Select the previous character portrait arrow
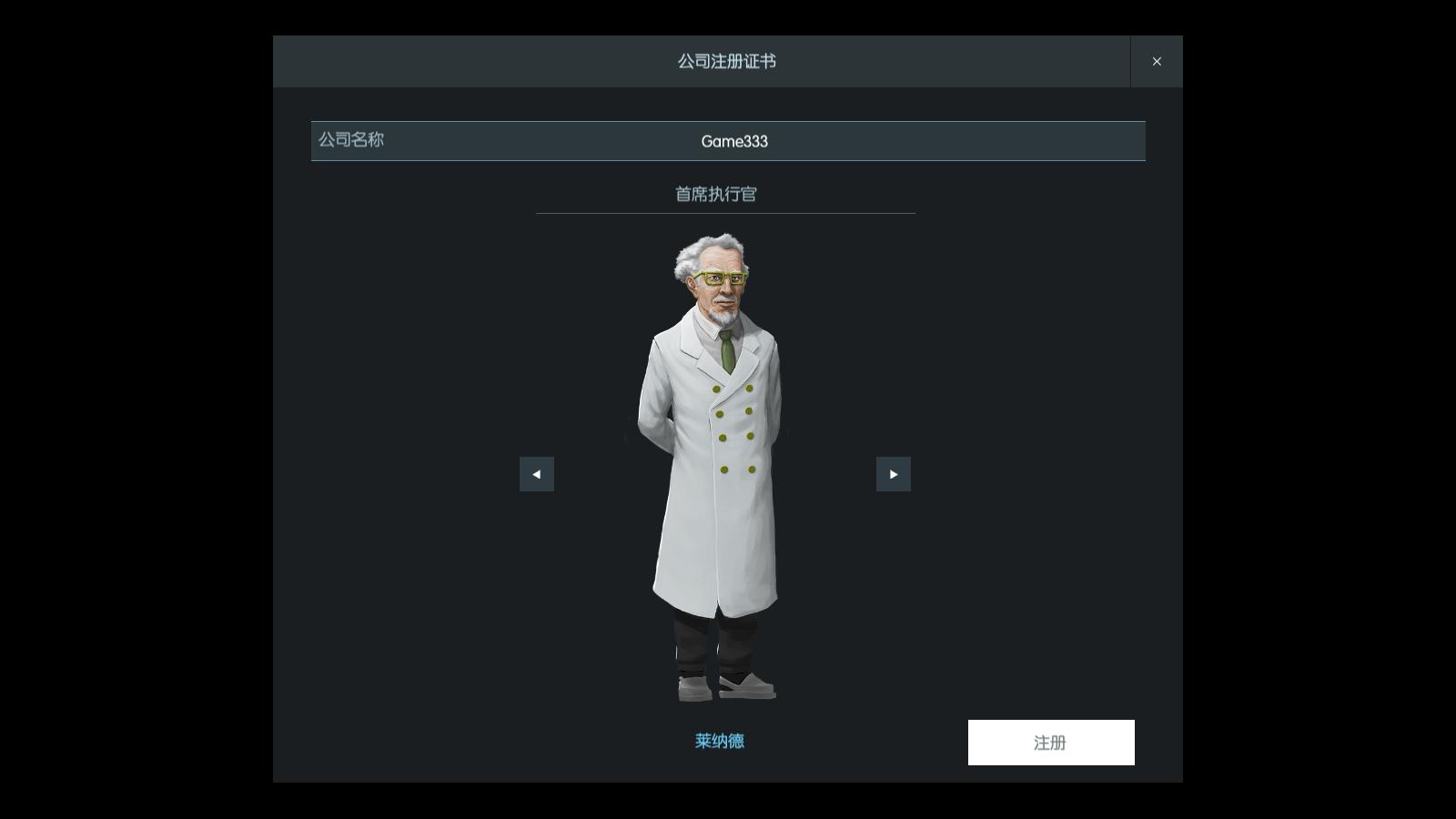Image resolution: width=1456 pixels, height=819 pixels. pyautogui.click(x=537, y=473)
